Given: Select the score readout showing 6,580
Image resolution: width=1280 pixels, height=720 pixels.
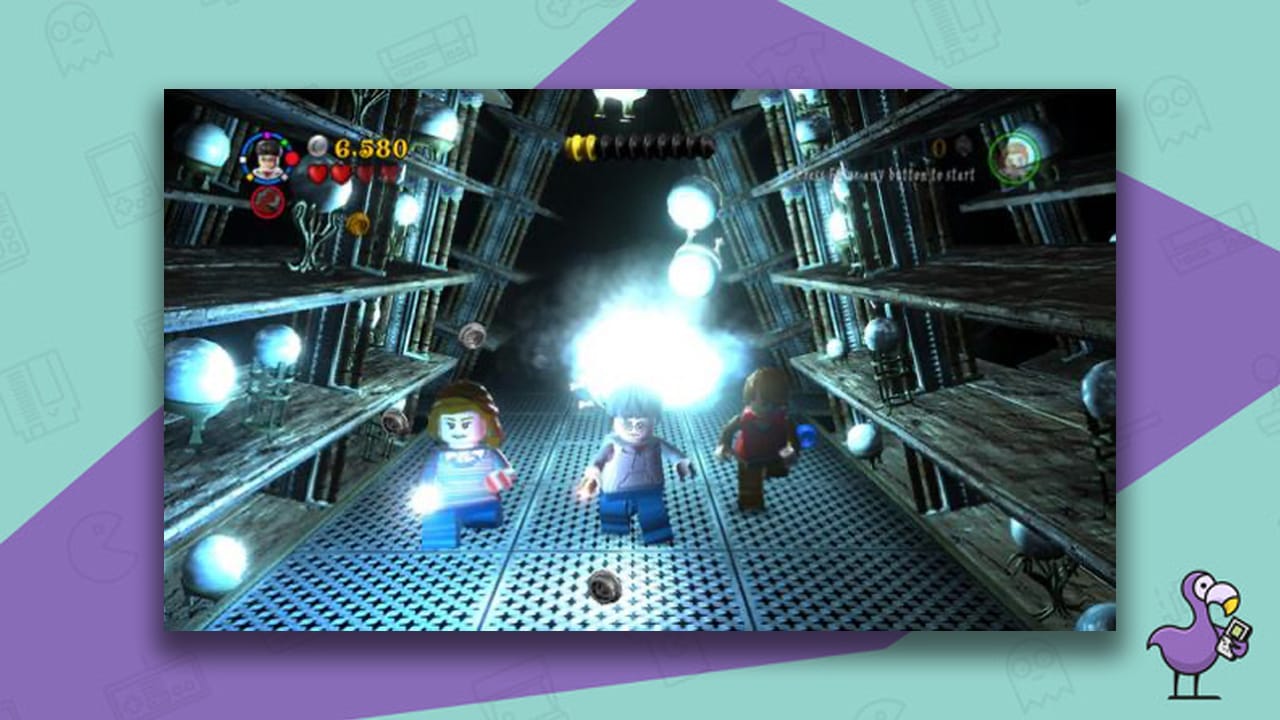Looking at the screenshot, I should 370,148.
